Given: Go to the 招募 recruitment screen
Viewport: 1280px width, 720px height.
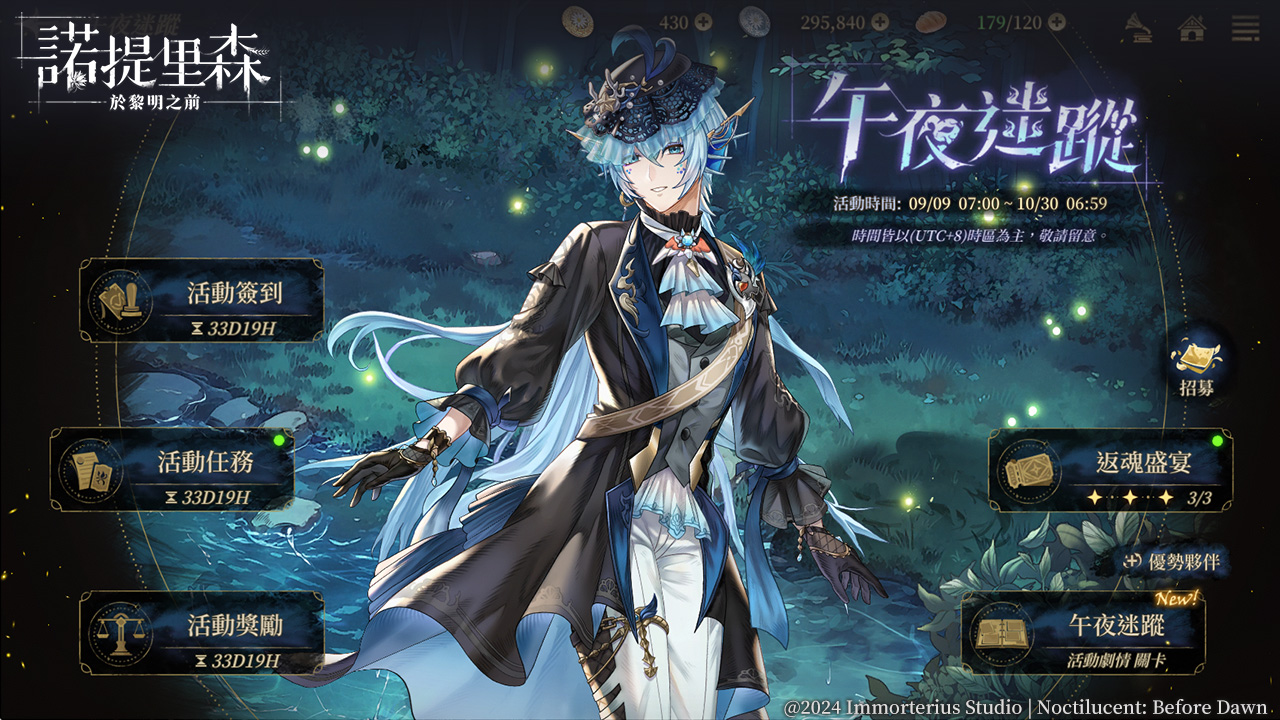Looking at the screenshot, I should (x=1196, y=367).
